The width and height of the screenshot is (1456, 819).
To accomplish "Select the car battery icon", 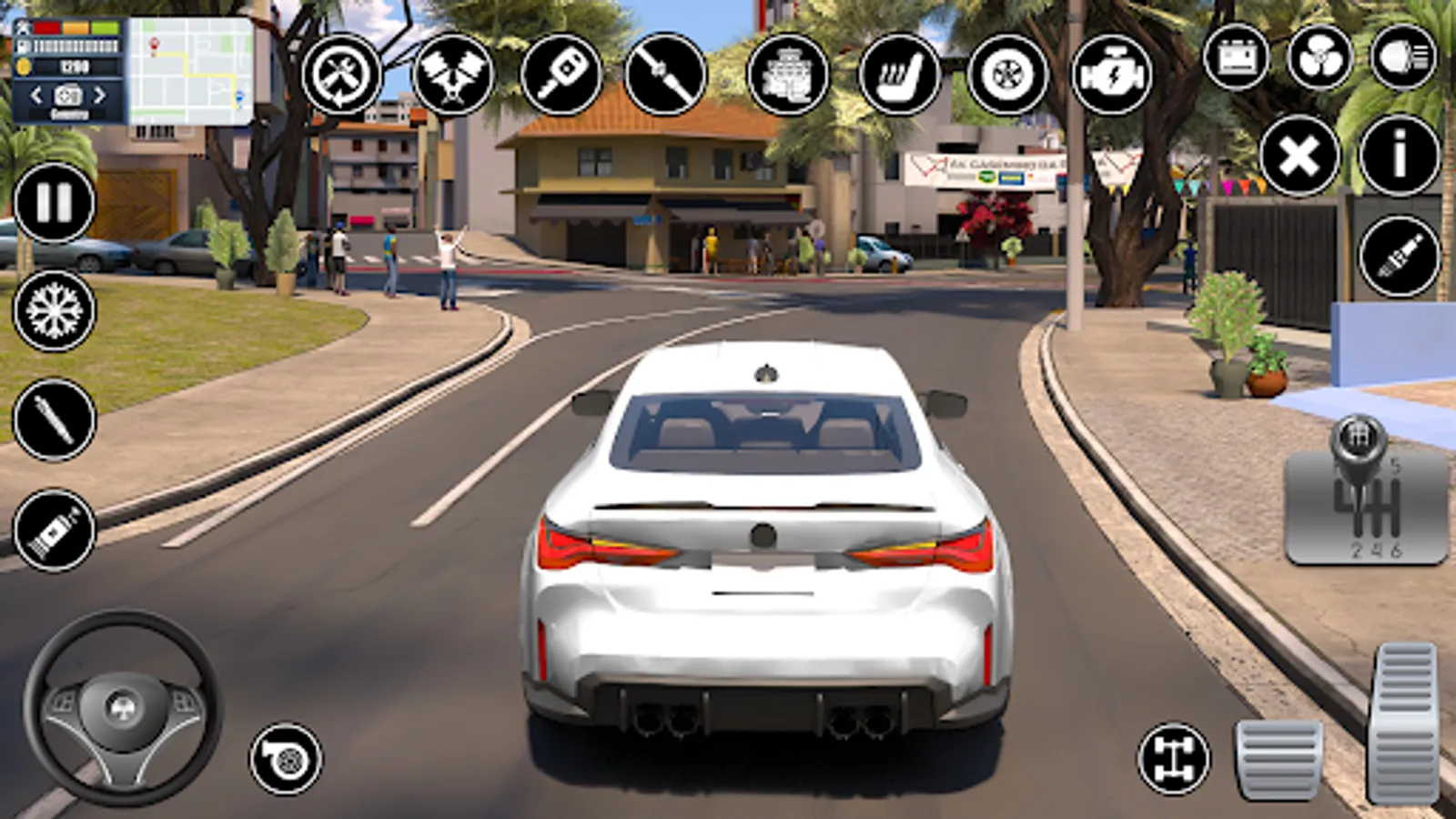I will click(1236, 57).
